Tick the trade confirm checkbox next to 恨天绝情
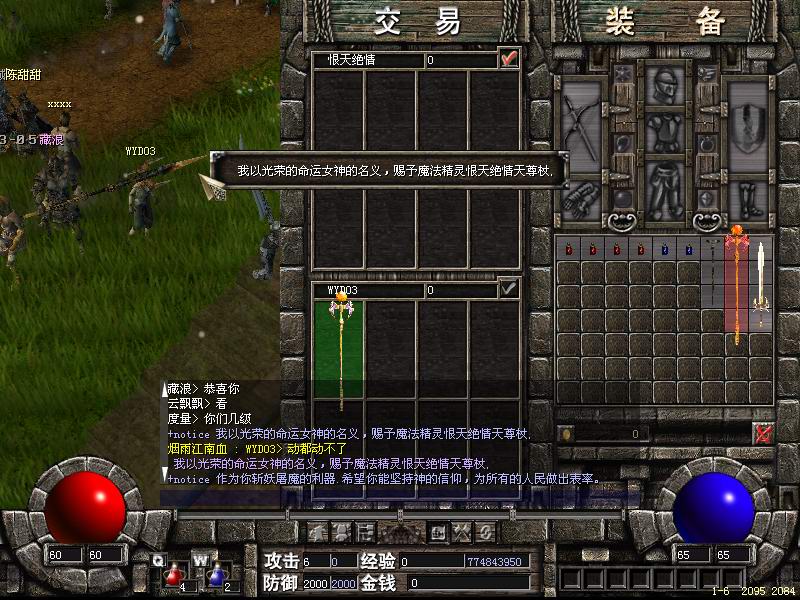Image resolution: width=800 pixels, height=600 pixels. coord(510,59)
